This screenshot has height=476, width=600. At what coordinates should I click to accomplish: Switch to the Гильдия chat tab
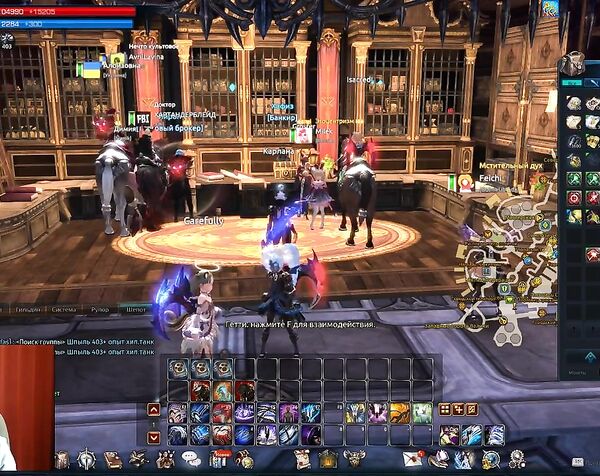pyautogui.click(x=27, y=310)
